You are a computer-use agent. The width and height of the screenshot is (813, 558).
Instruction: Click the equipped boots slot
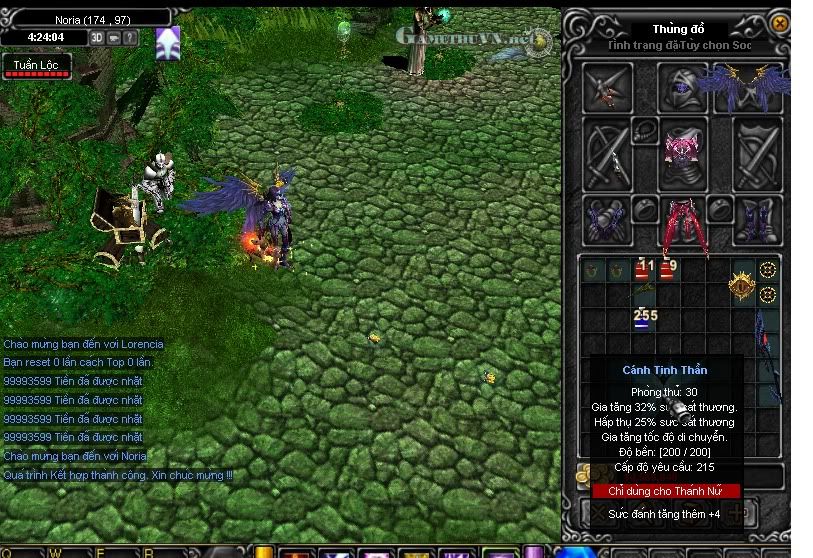point(757,220)
